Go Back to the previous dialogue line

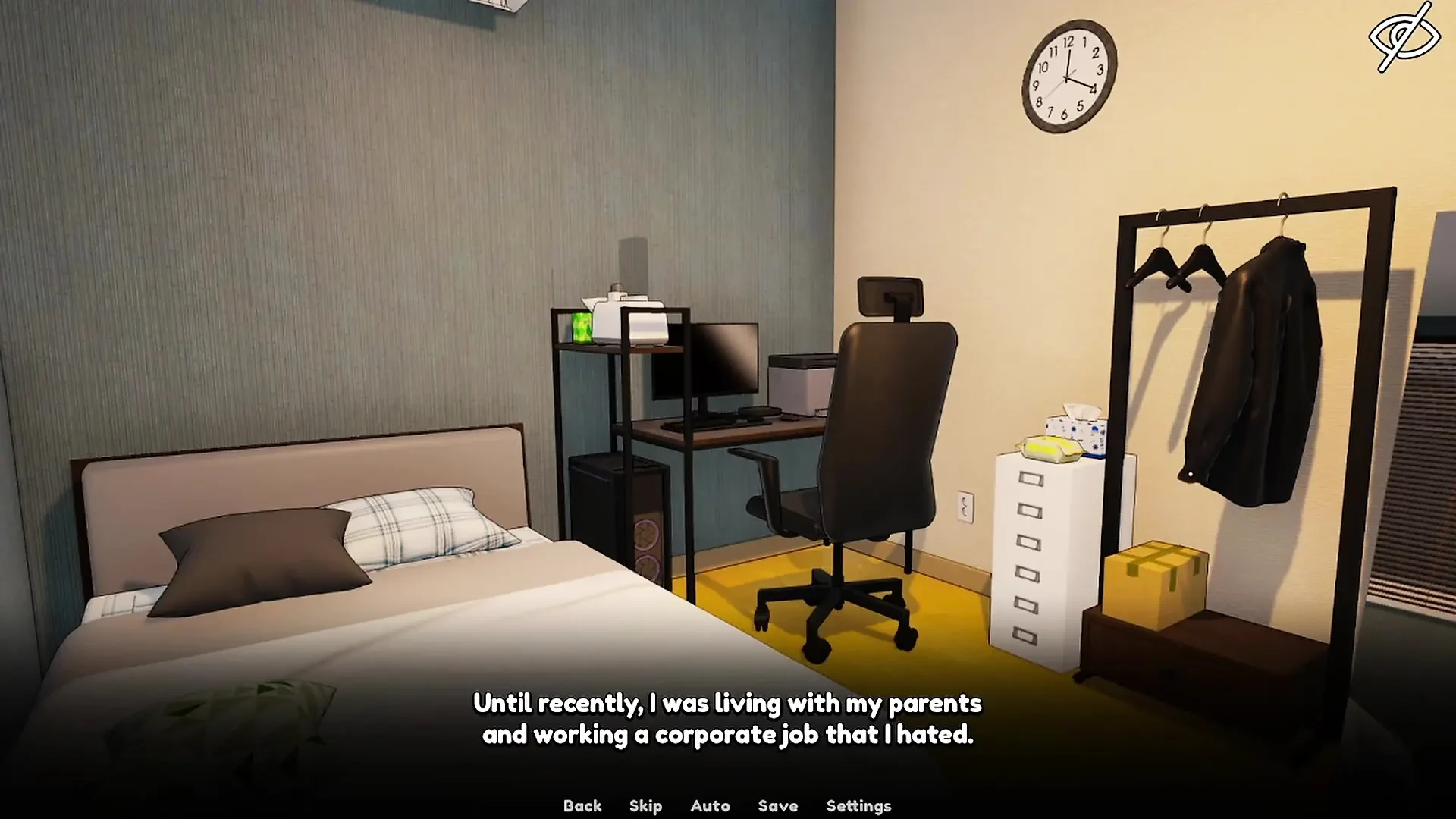pos(582,805)
